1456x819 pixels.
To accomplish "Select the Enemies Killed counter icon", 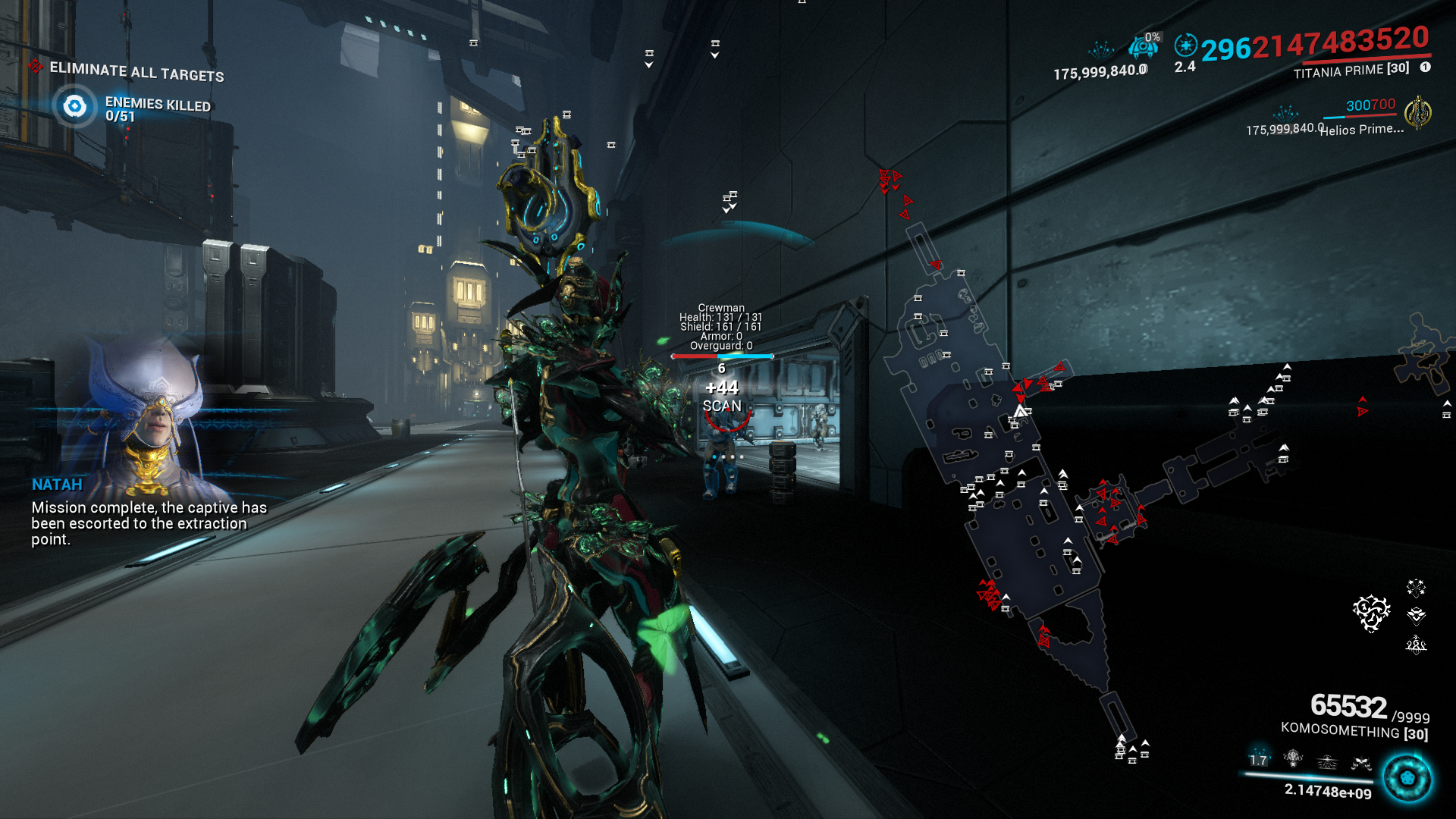I will pyautogui.click(x=74, y=106).
